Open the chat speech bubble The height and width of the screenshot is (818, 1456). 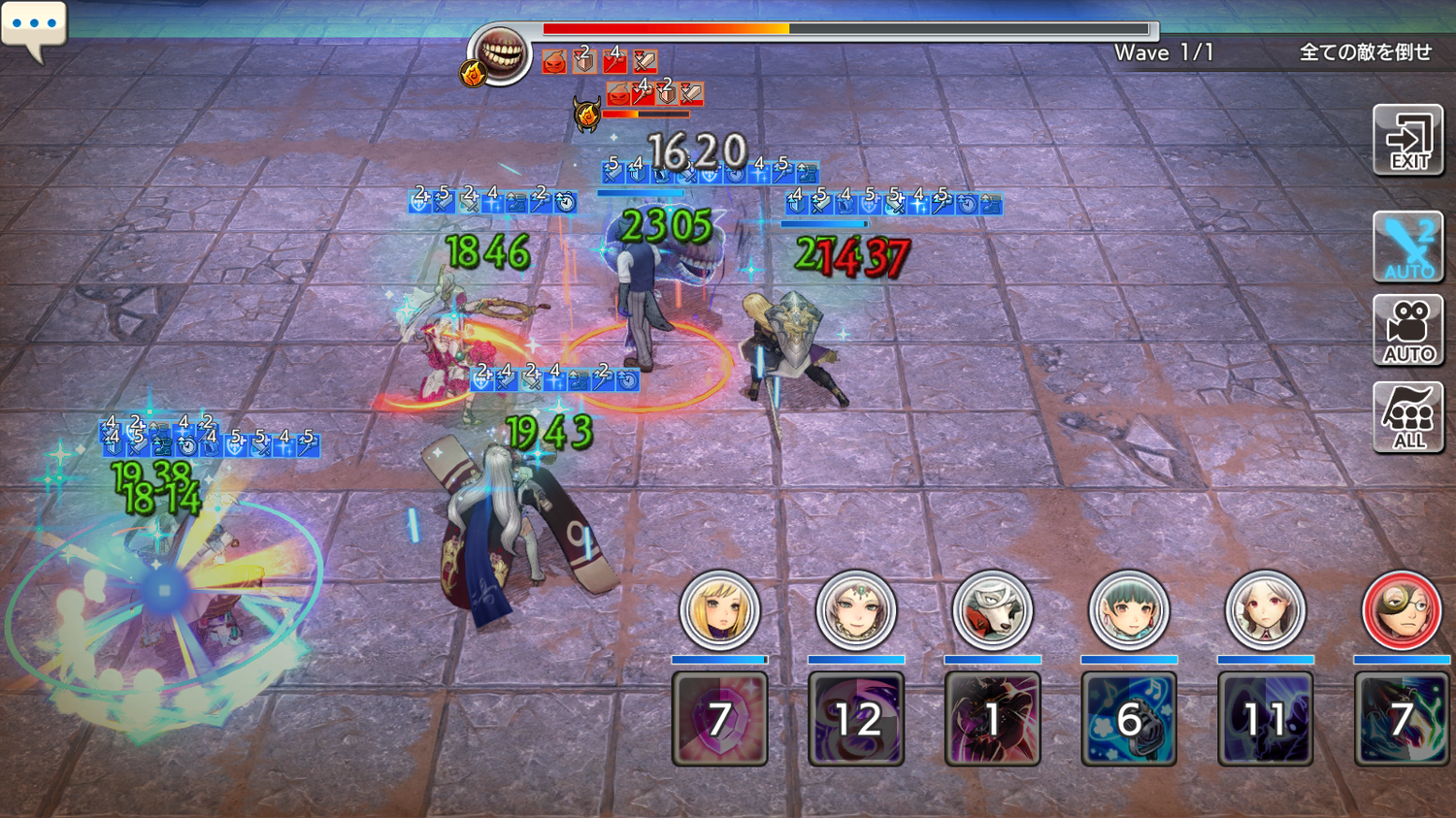[34, 26]
